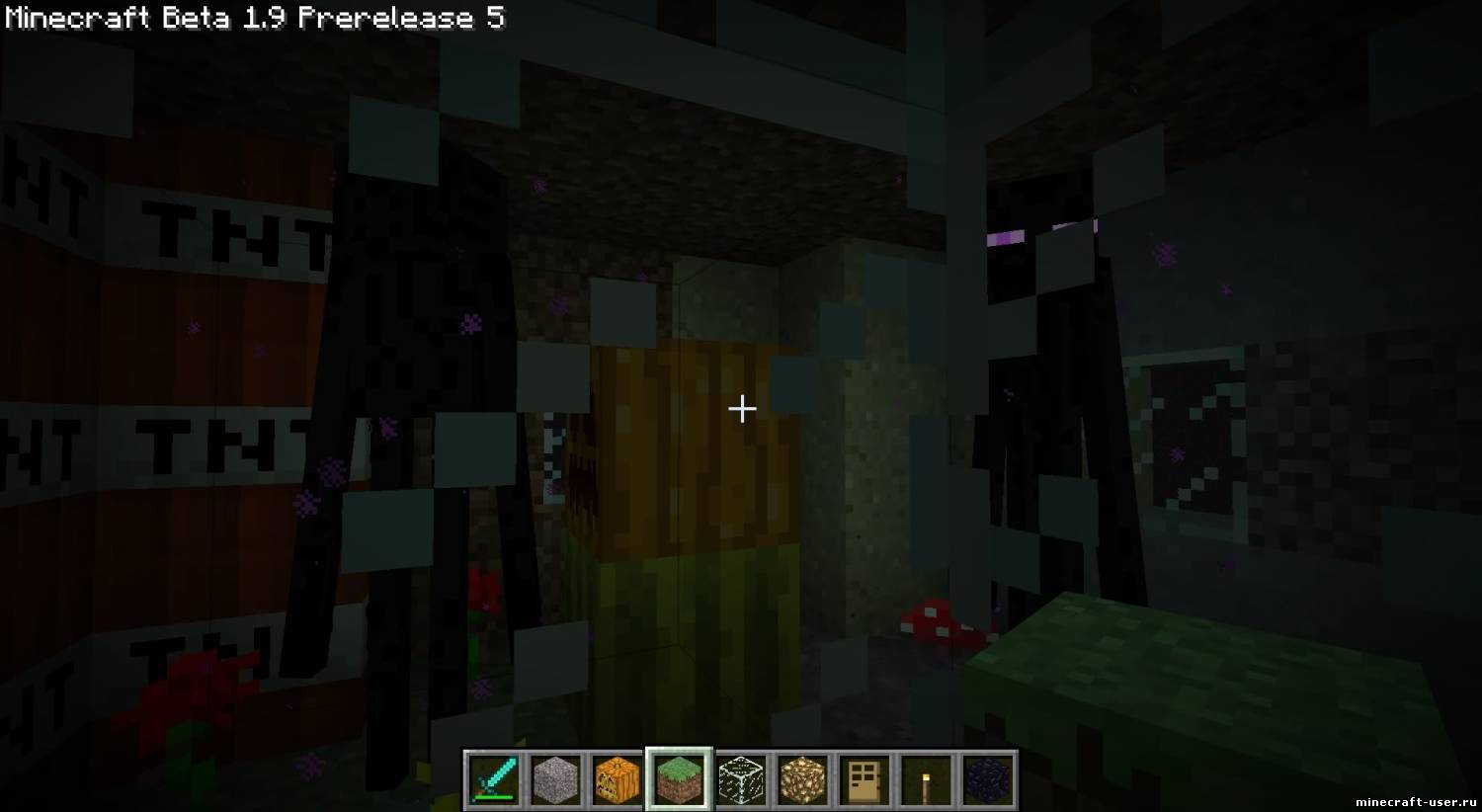
Task: Select the torch in the hotbar
Action: tap(925, 778)
